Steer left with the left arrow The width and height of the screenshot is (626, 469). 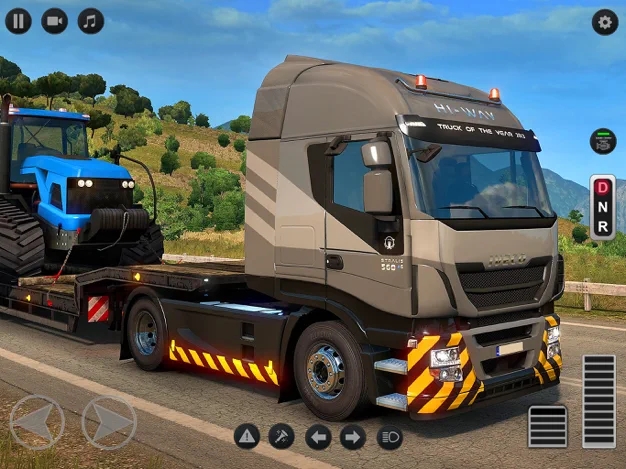point(37,423)
